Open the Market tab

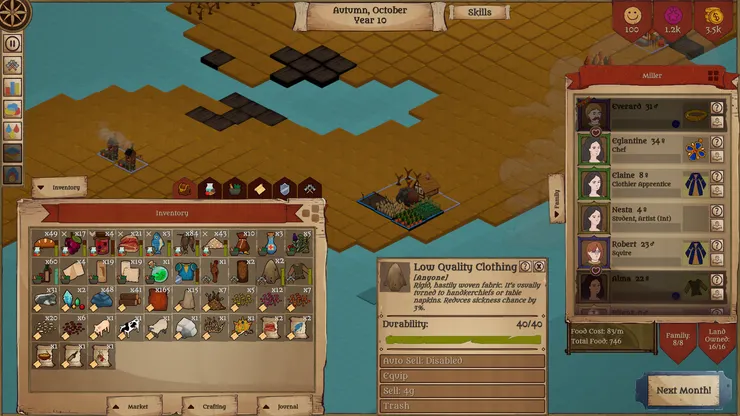[x=134, y=406]
